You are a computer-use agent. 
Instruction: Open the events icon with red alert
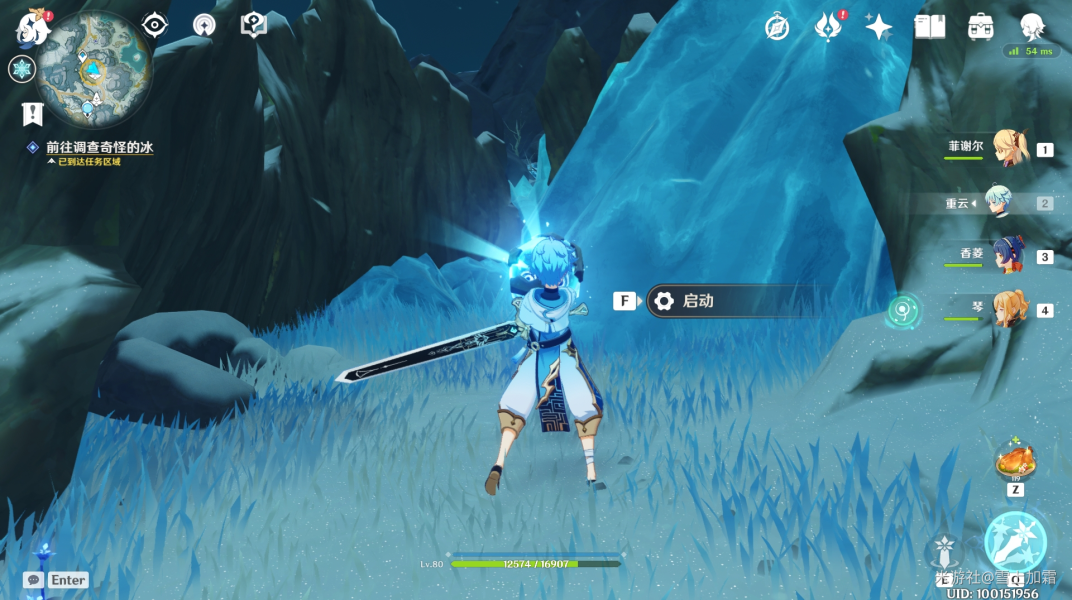click(x=829, y=27)
